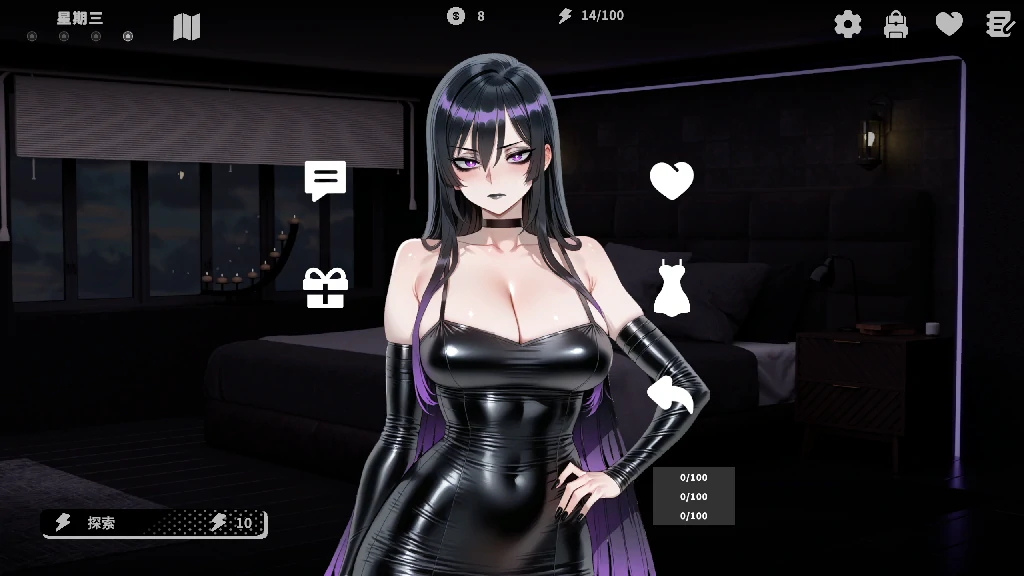Open the settings gear

(848, 24)
